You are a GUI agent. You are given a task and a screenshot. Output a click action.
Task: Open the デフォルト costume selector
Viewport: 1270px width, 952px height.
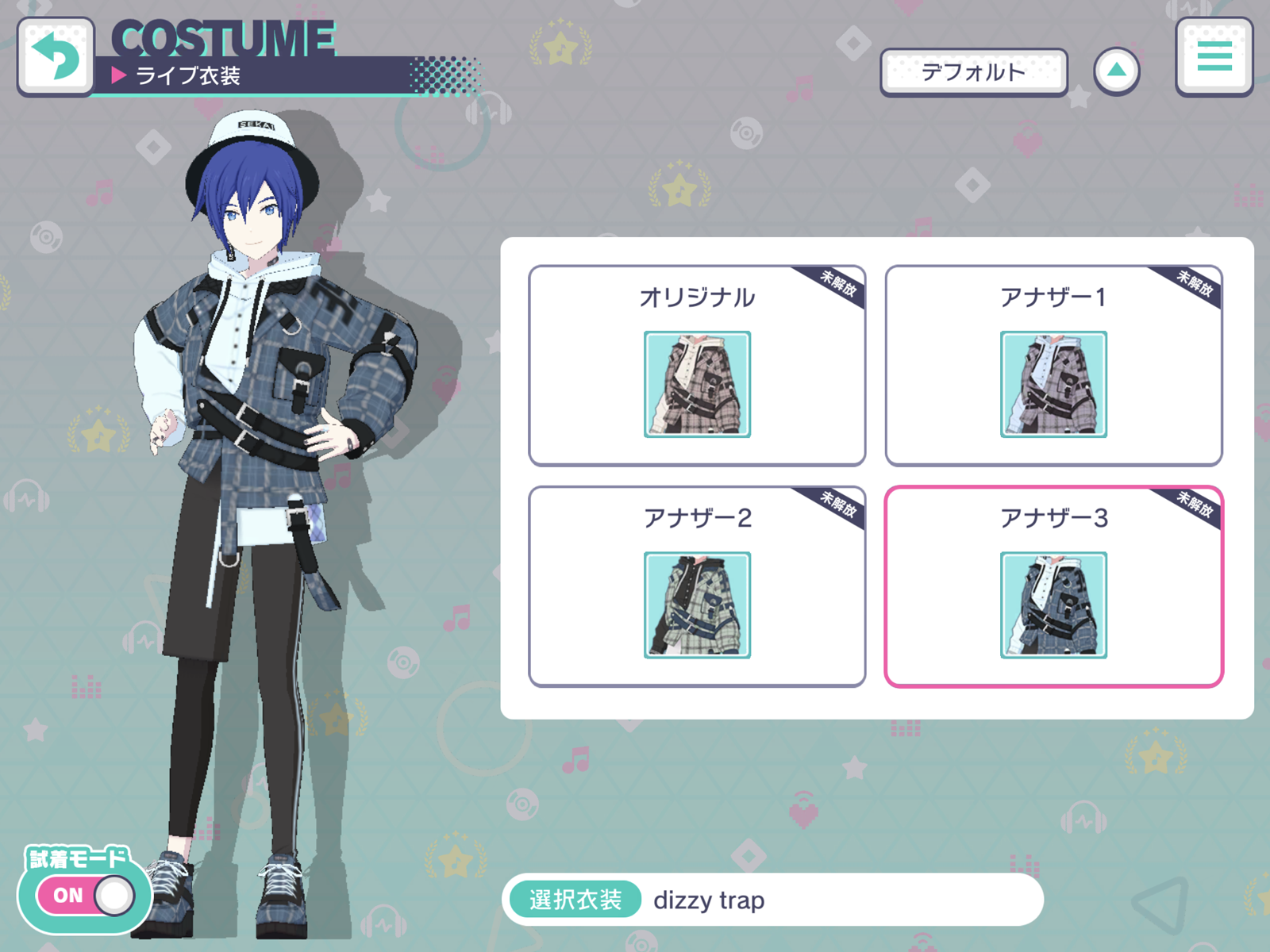click(x=974, y=71)
